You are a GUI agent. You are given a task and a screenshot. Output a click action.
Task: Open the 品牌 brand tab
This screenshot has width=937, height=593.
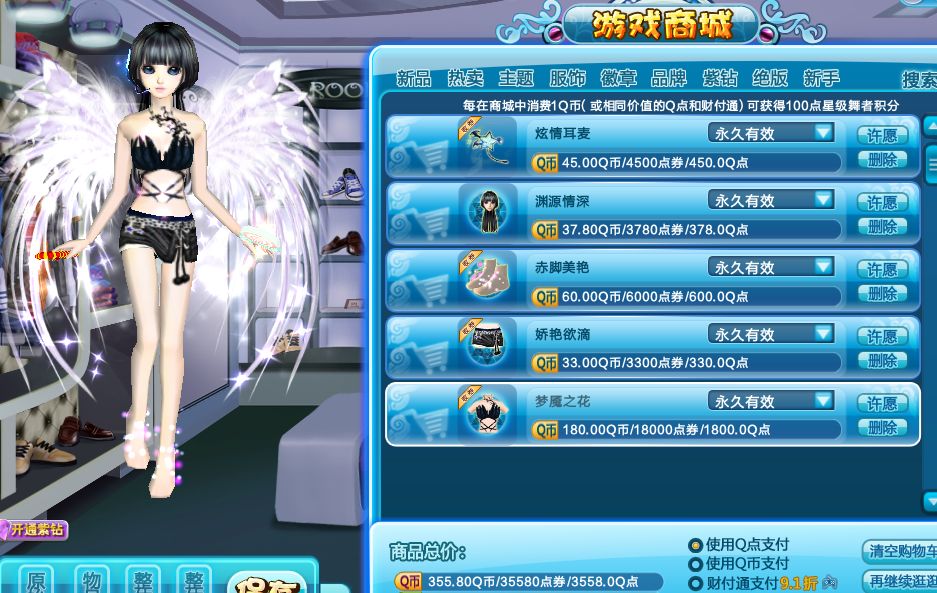tap(668, 78)
